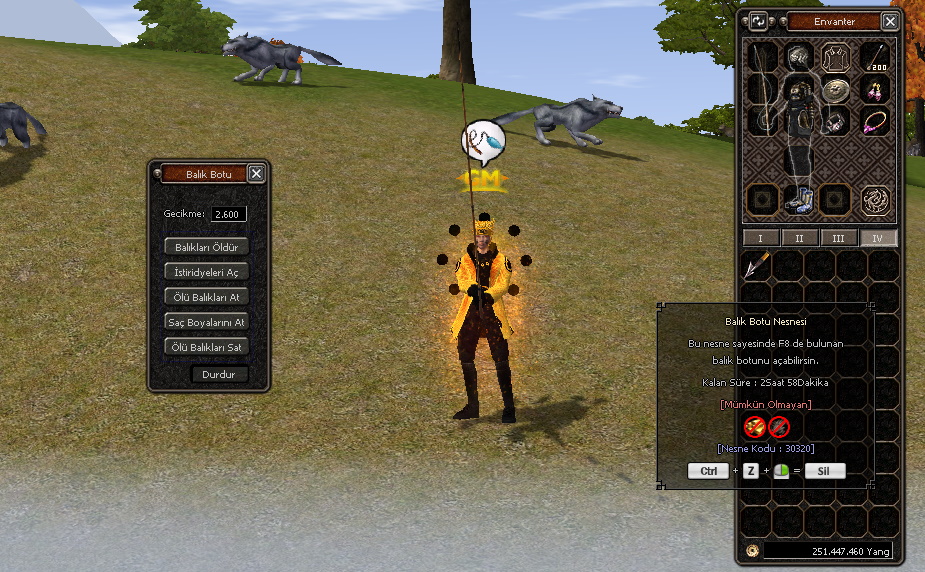
Task: Select inventory page IV tab
Action: coord(878,238)
